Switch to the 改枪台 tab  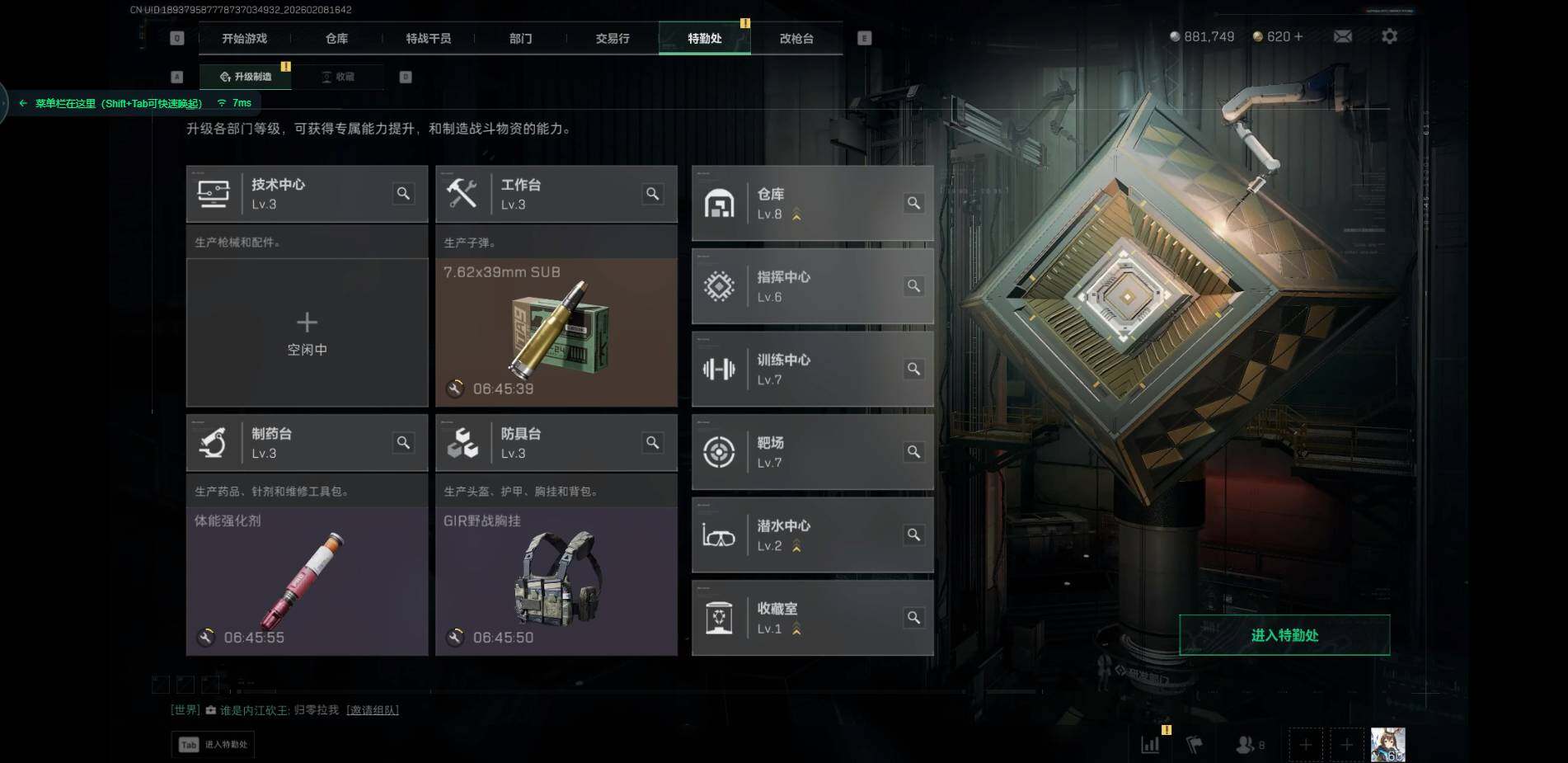pyautogui.click(x=796, y=39)
